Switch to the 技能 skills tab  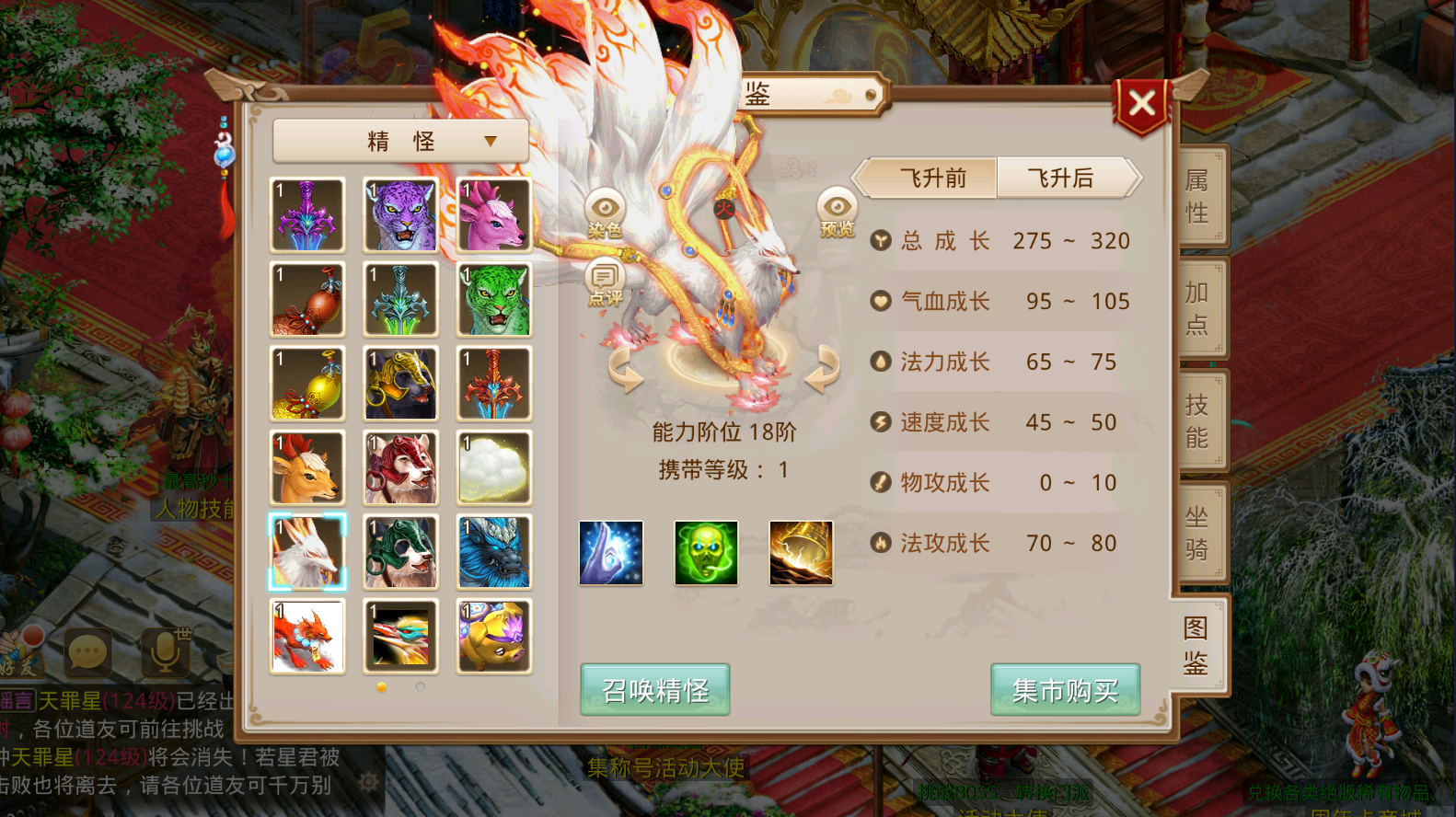point(1197,420)
